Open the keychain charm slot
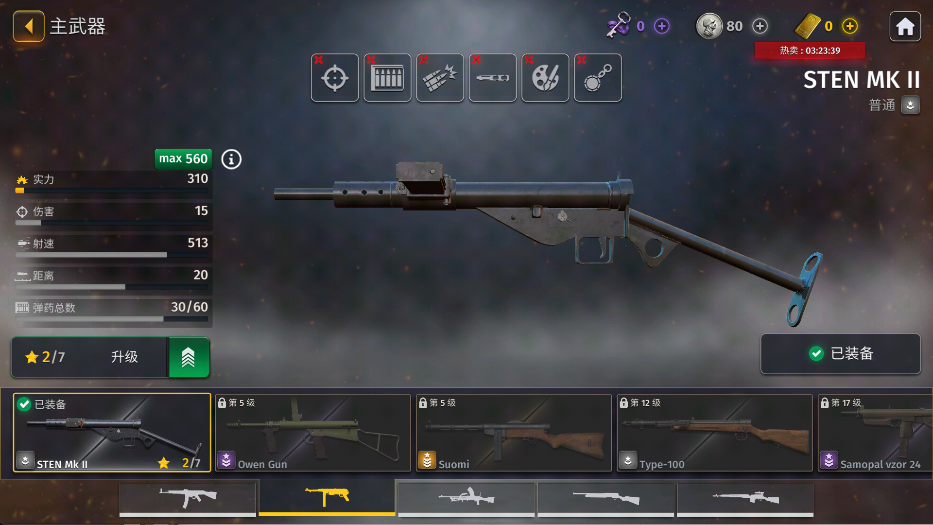This screenshot has height=525, width=933. pyautogui.click(x=598, y=78)
